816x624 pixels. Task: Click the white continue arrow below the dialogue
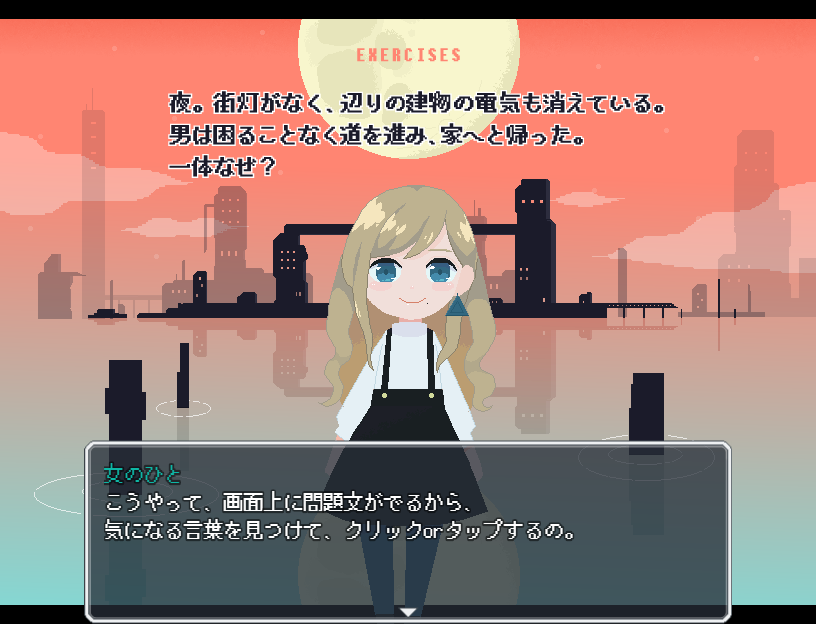pos(408,610)
